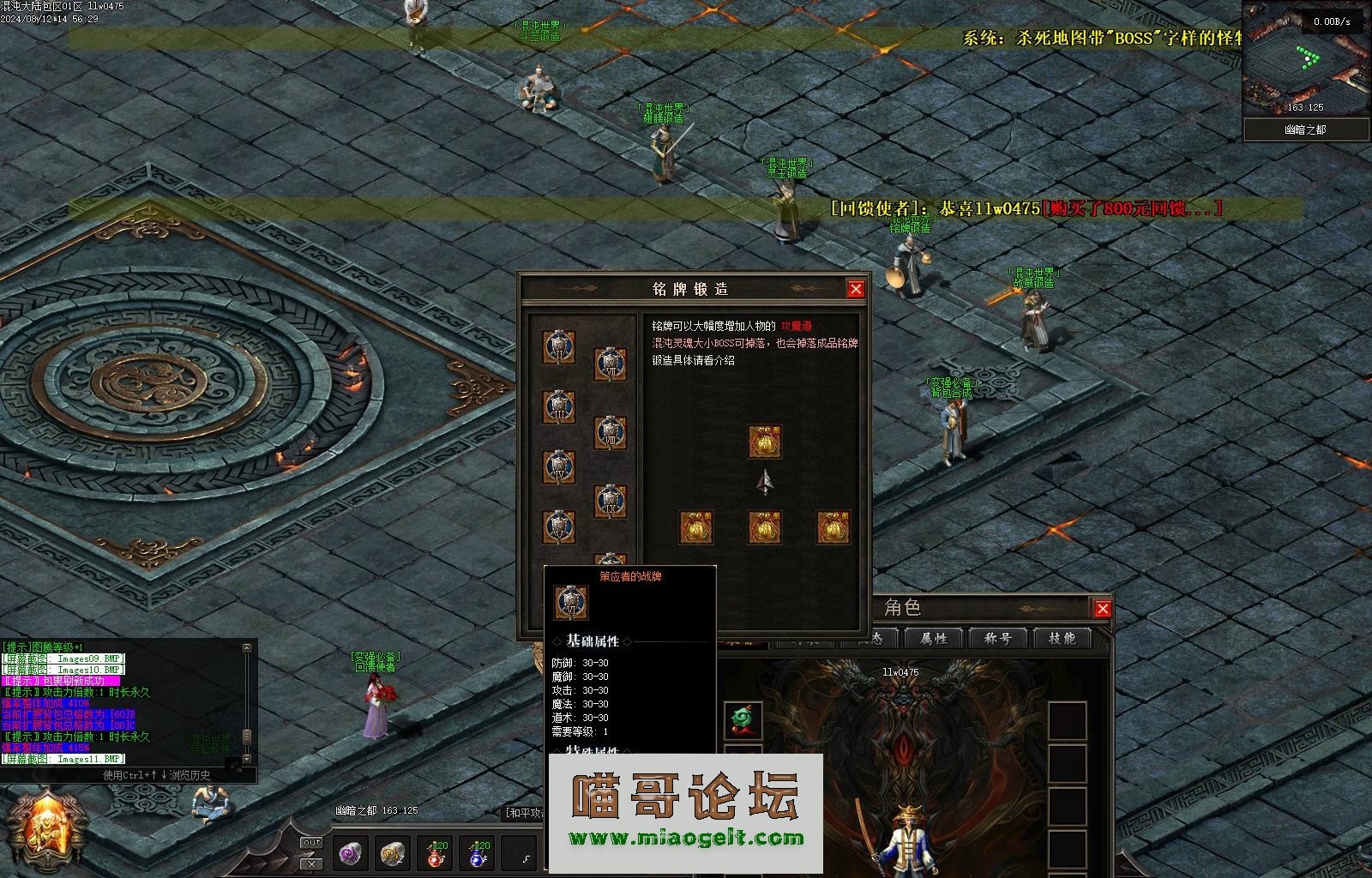Choose the nameplate badge marked III
This screenshot has height=878, width=1372.
click(559, 408)
